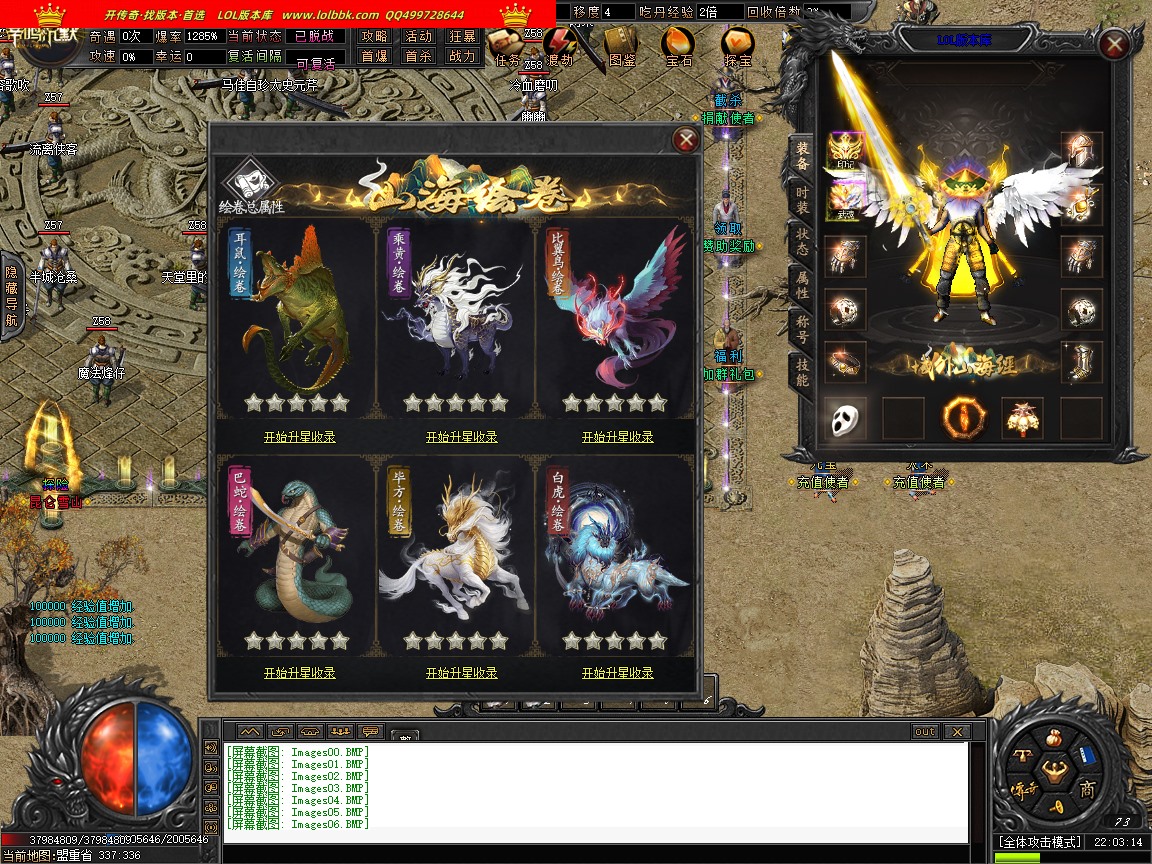Close the chat window with X

tap(956, 731)
